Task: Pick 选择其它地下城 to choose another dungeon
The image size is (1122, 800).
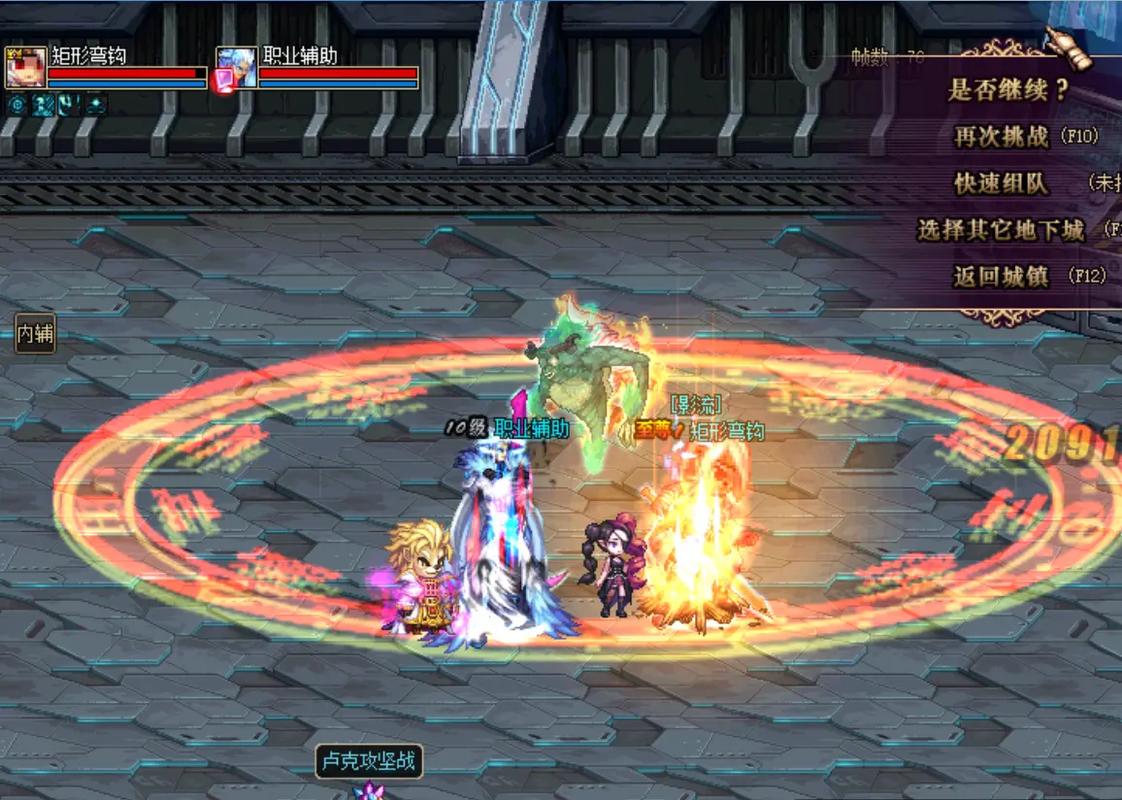Action: (x=1001, y=230)
